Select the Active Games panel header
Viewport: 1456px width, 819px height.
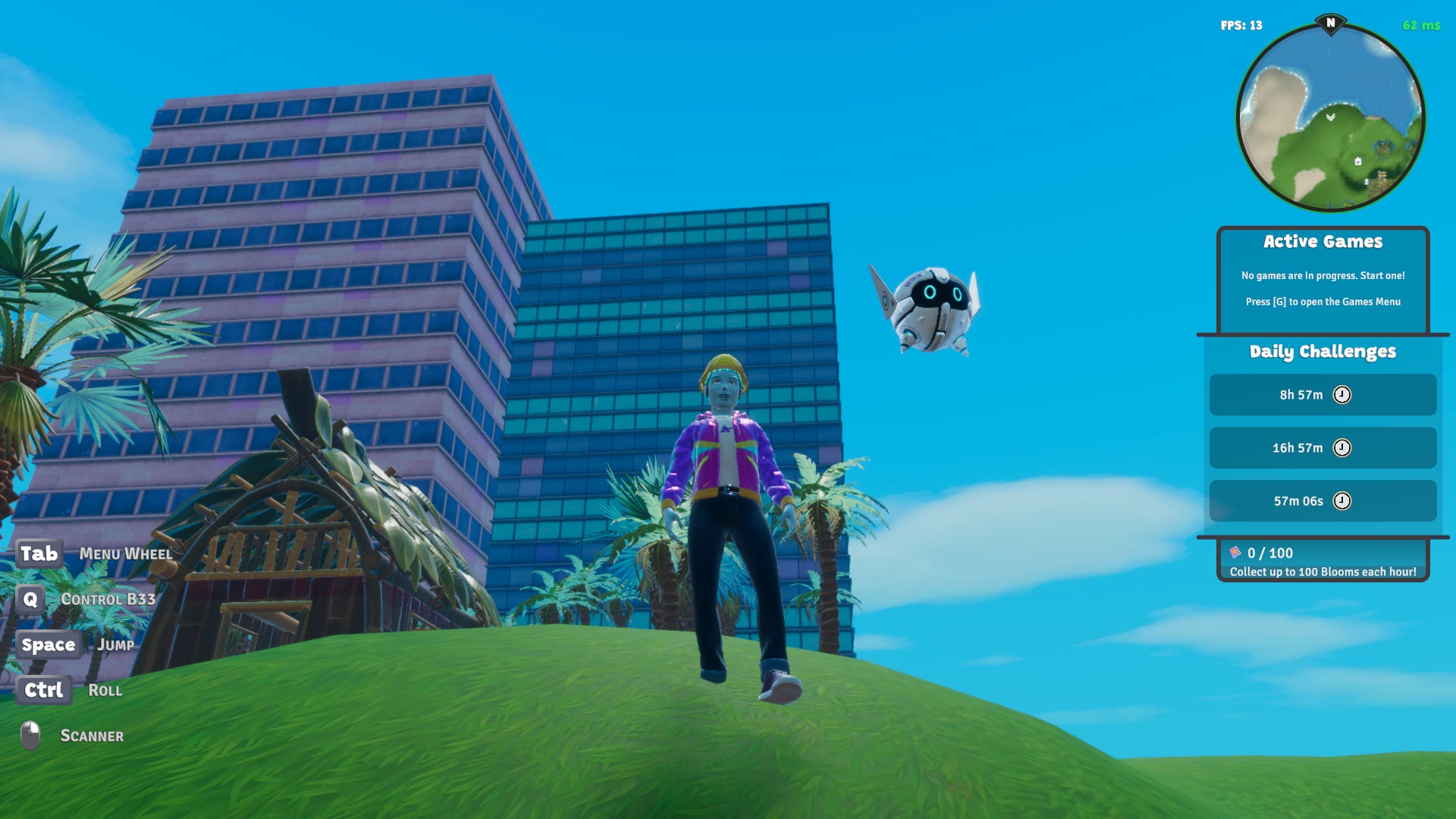click(x=1323, y=241)
